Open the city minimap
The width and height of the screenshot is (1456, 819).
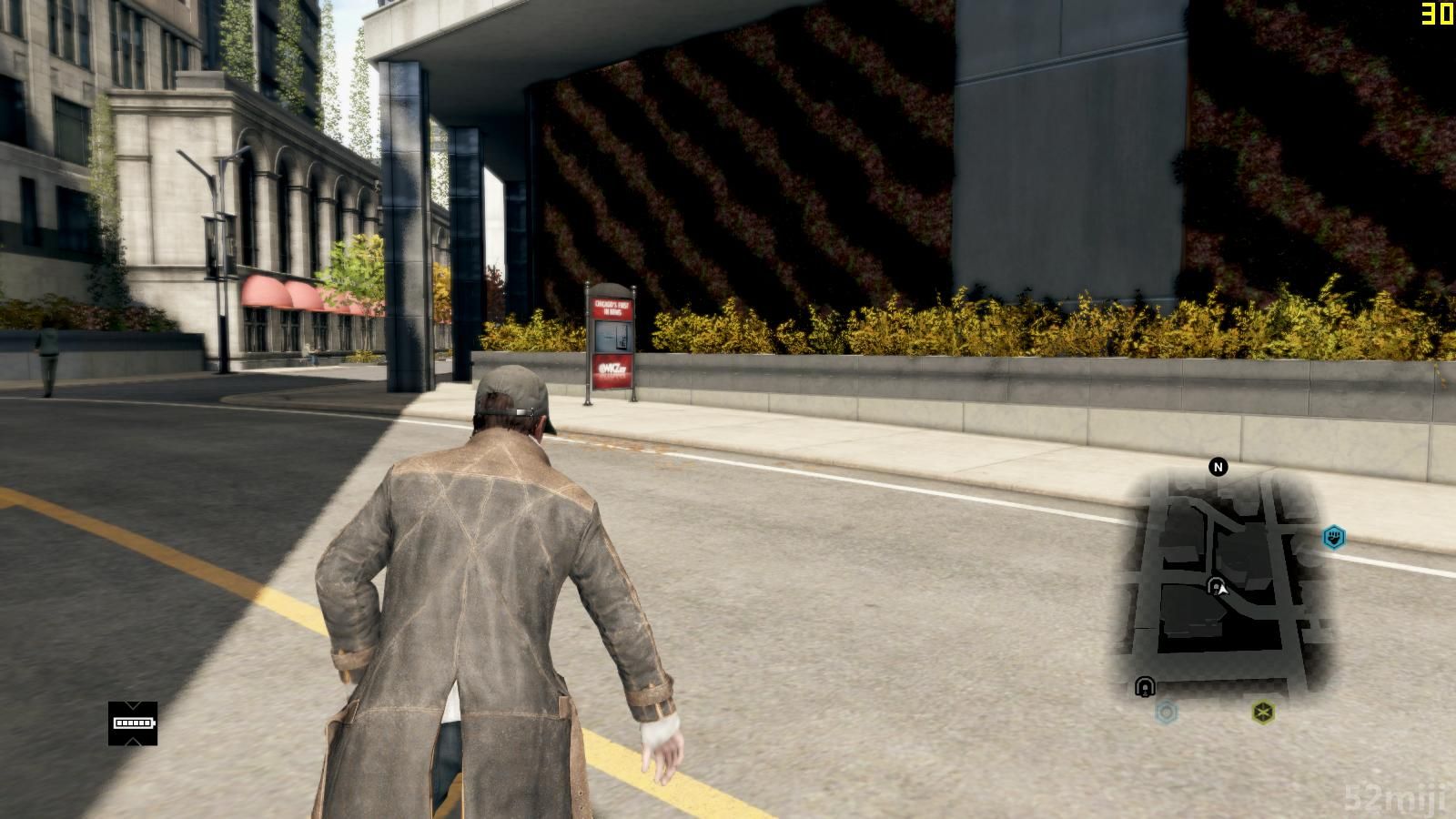coord(1218,582)
